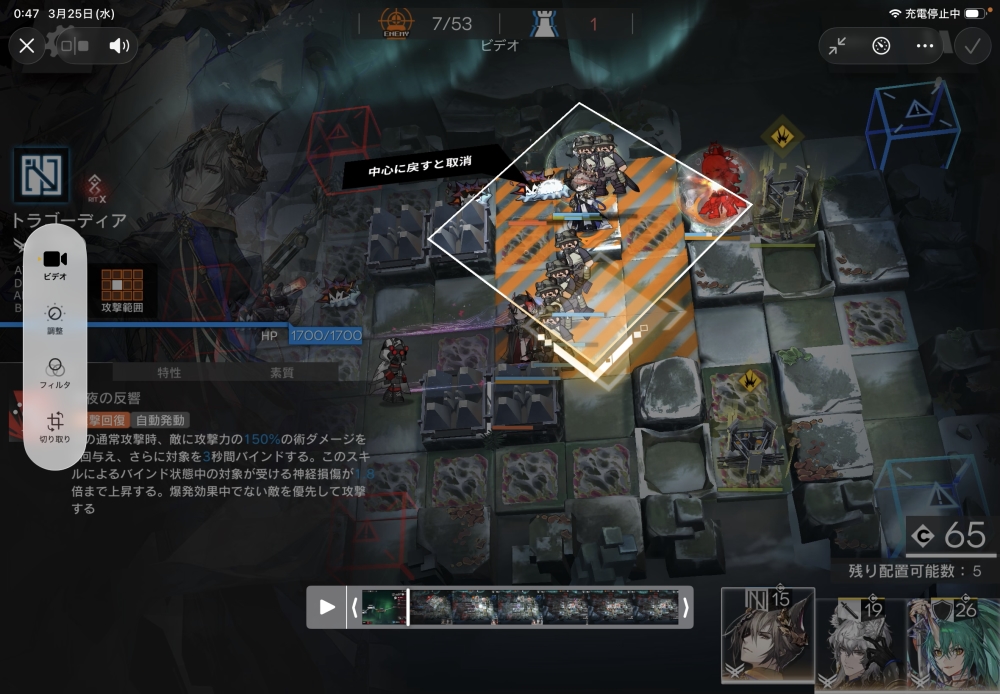1000x694 pixels.
Task: Click the checkmark done button
Action: 970,46
